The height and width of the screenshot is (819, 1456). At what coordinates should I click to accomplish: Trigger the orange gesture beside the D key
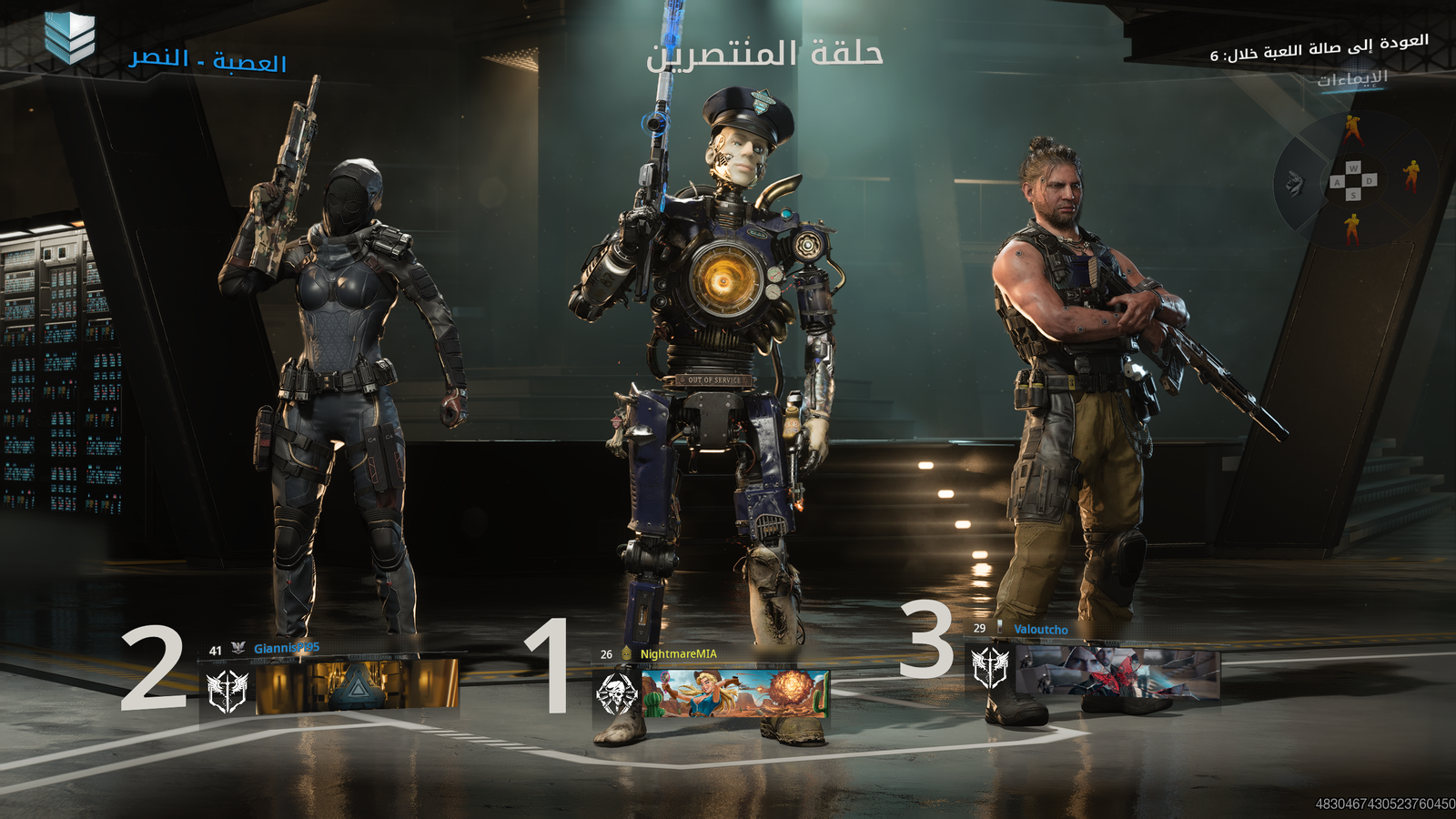[x=1410, y=174]
